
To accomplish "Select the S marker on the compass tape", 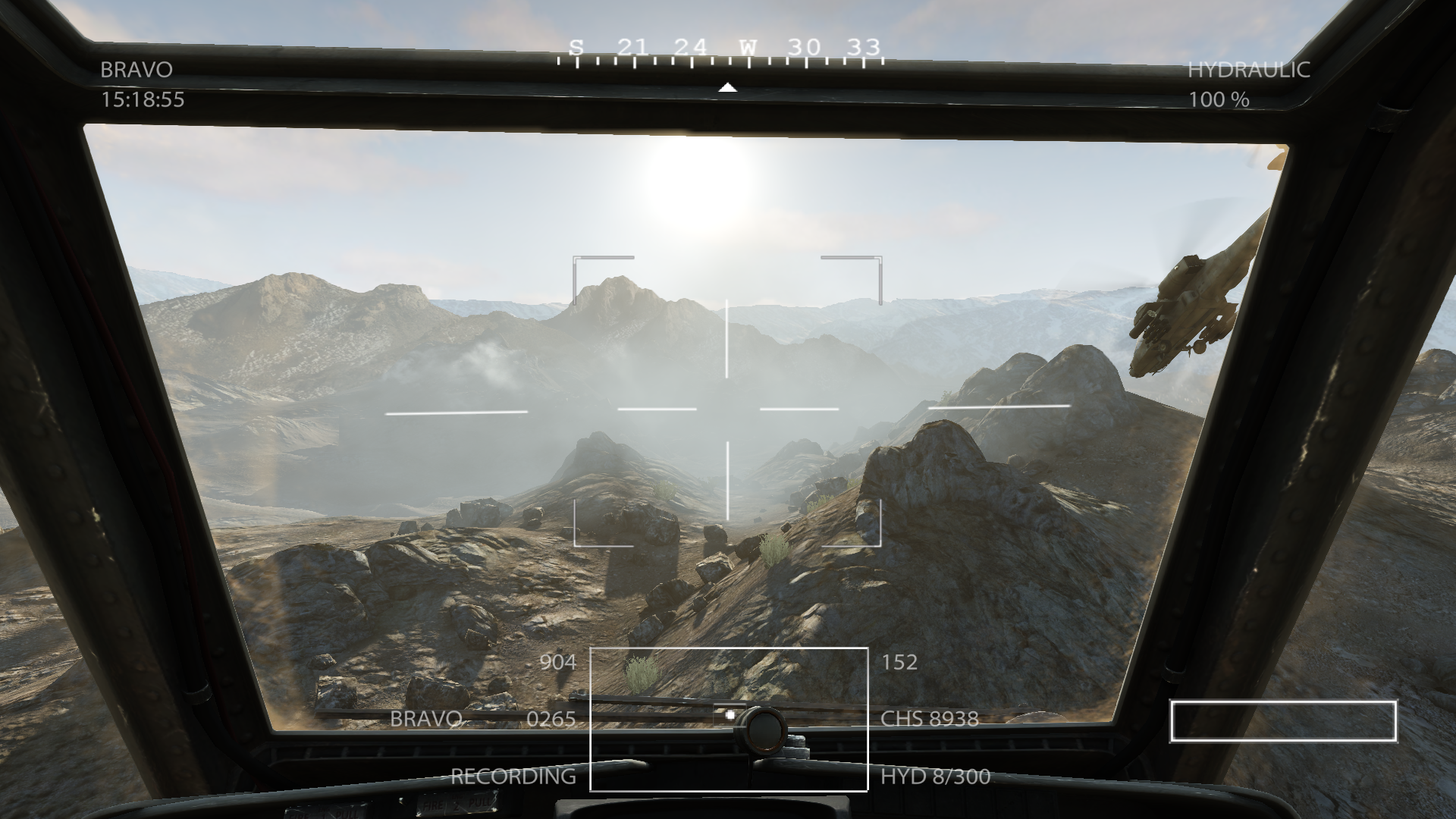I will pyautogui.click(x=575, y=47).
